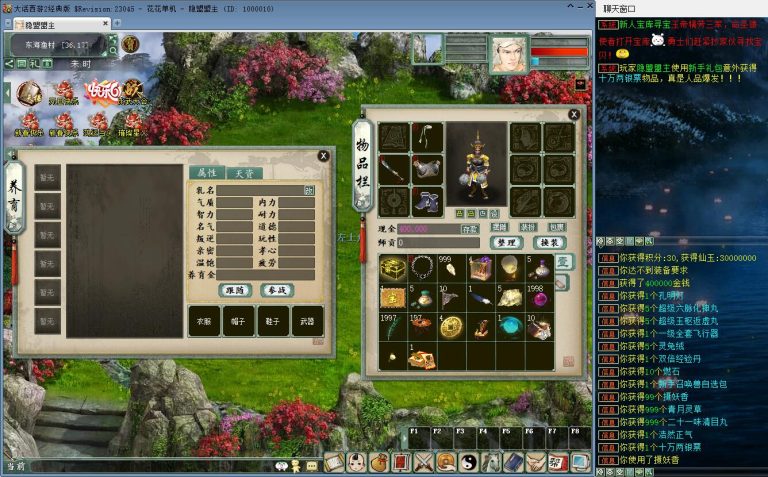Click the 参战 join-battle button
The width and height of the screenshot is (768, 477).
tap(276, 290)
